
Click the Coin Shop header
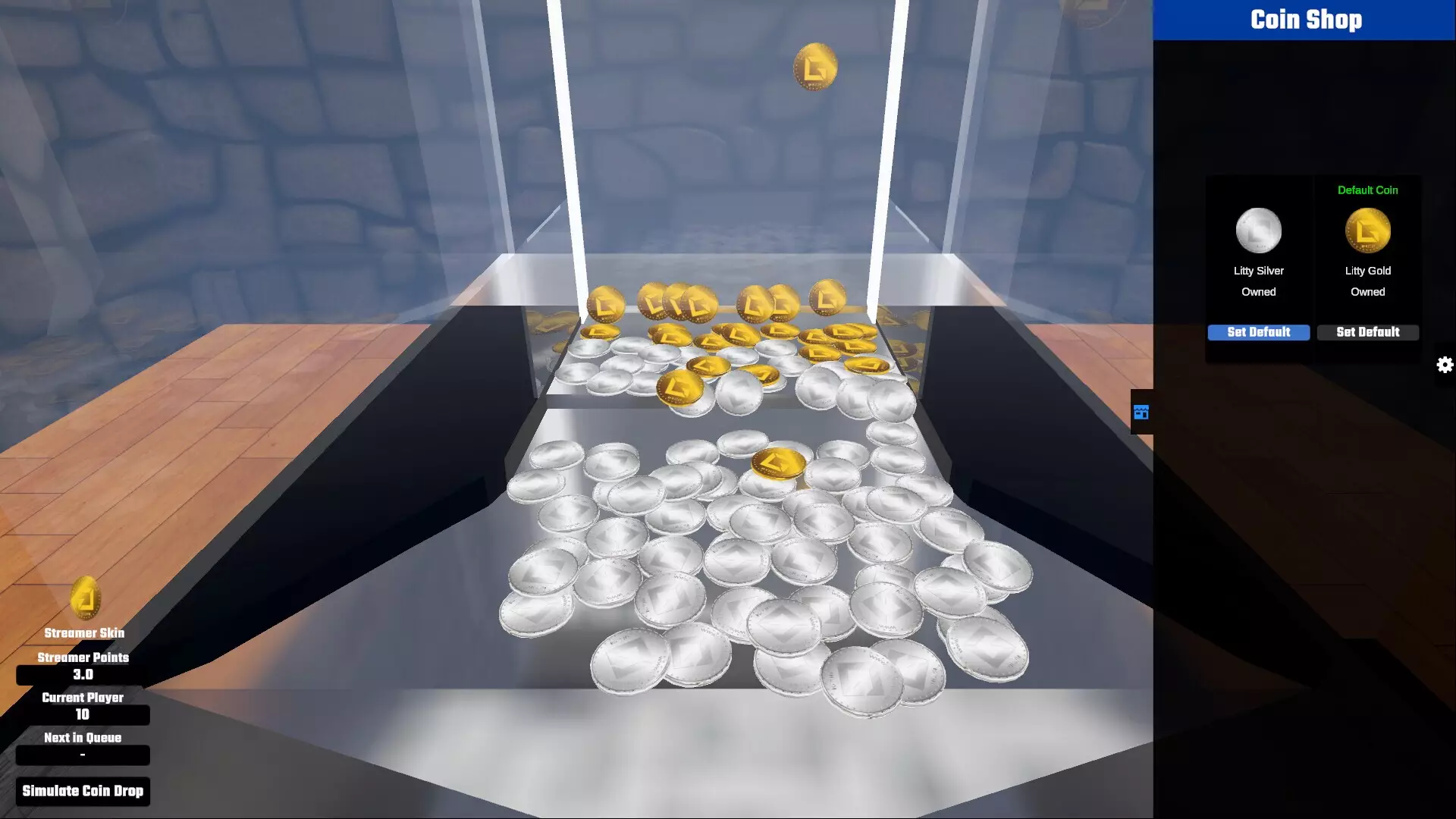click(1305, 20)
